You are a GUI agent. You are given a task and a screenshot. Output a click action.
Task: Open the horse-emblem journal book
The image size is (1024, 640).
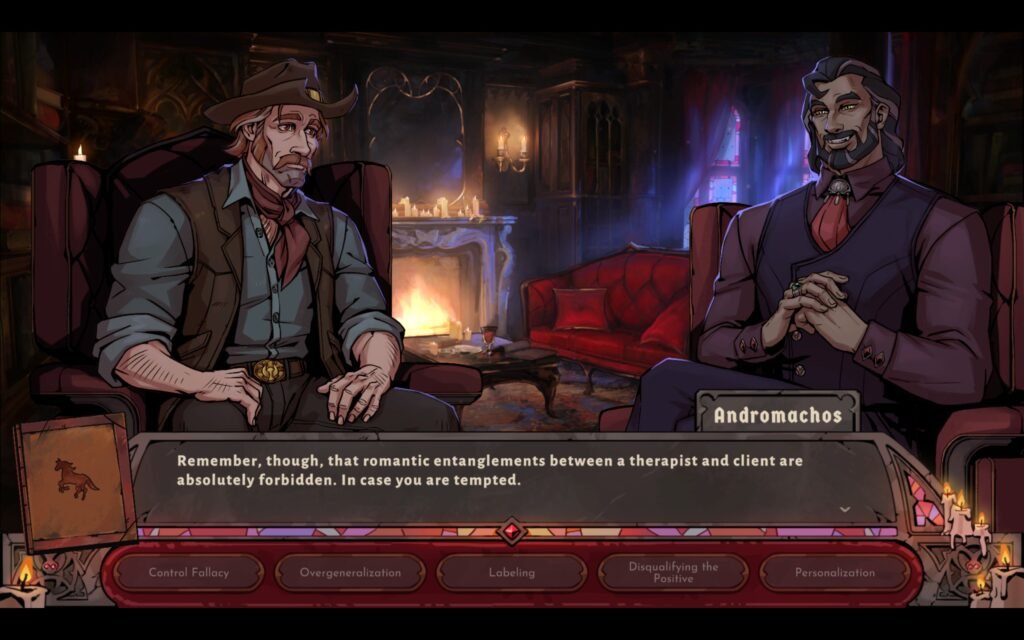coord(76,482)
